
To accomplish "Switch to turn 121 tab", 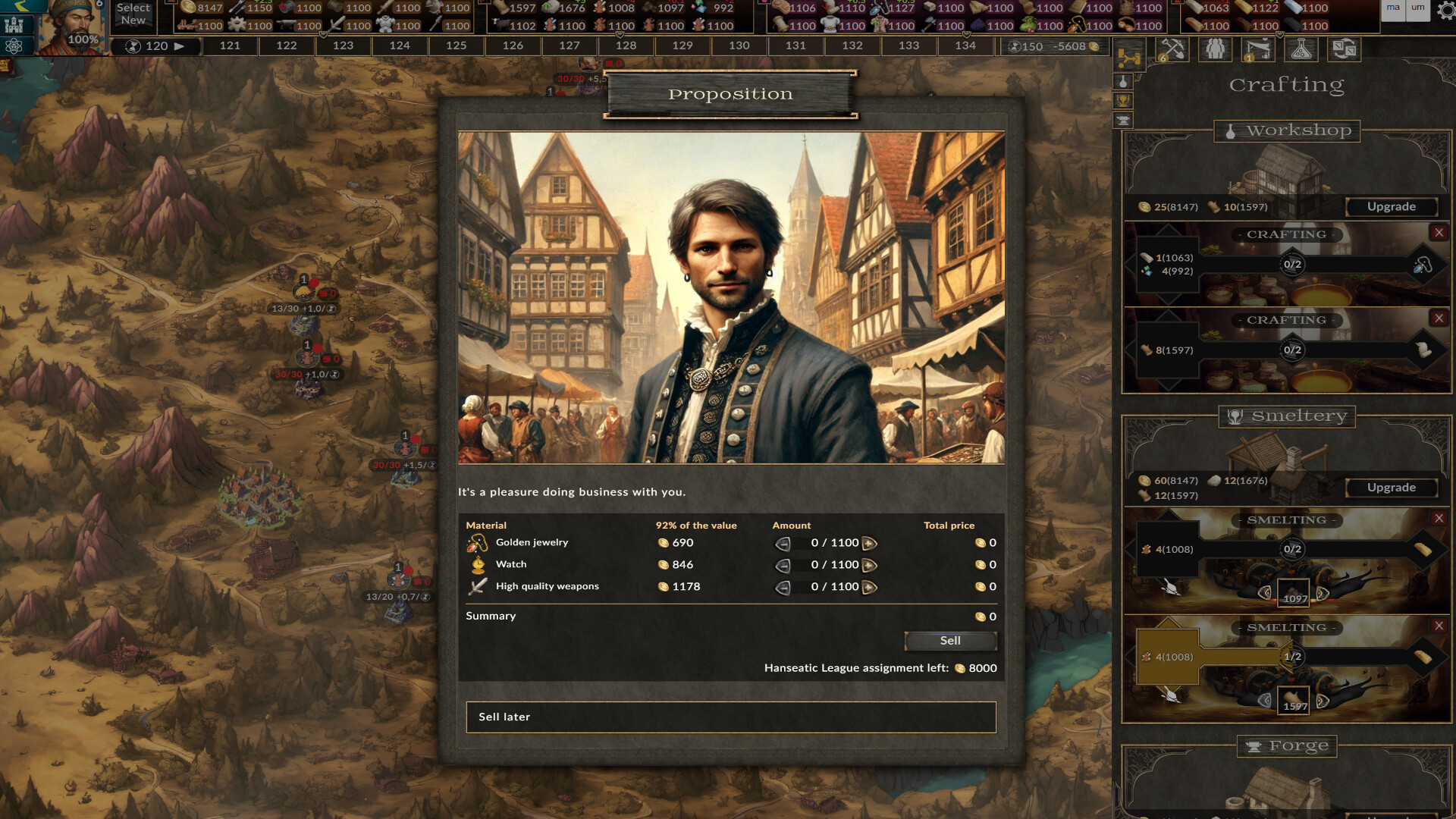I will pyautogui.click(x=228, y=45).
